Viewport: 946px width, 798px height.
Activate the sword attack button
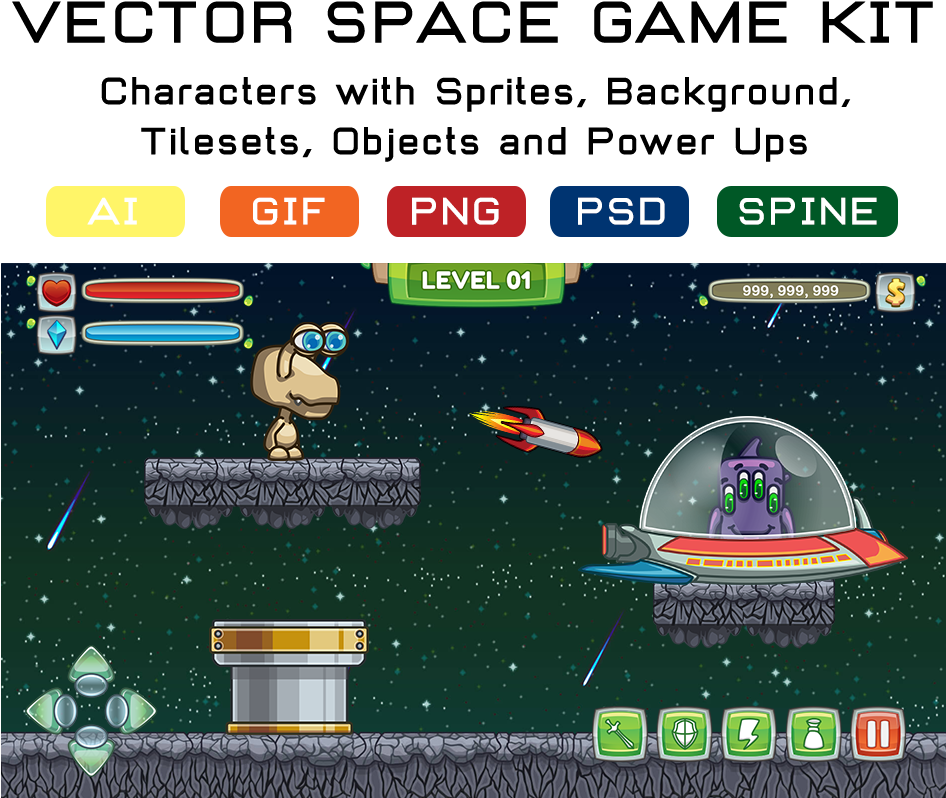tap(620, 735)
